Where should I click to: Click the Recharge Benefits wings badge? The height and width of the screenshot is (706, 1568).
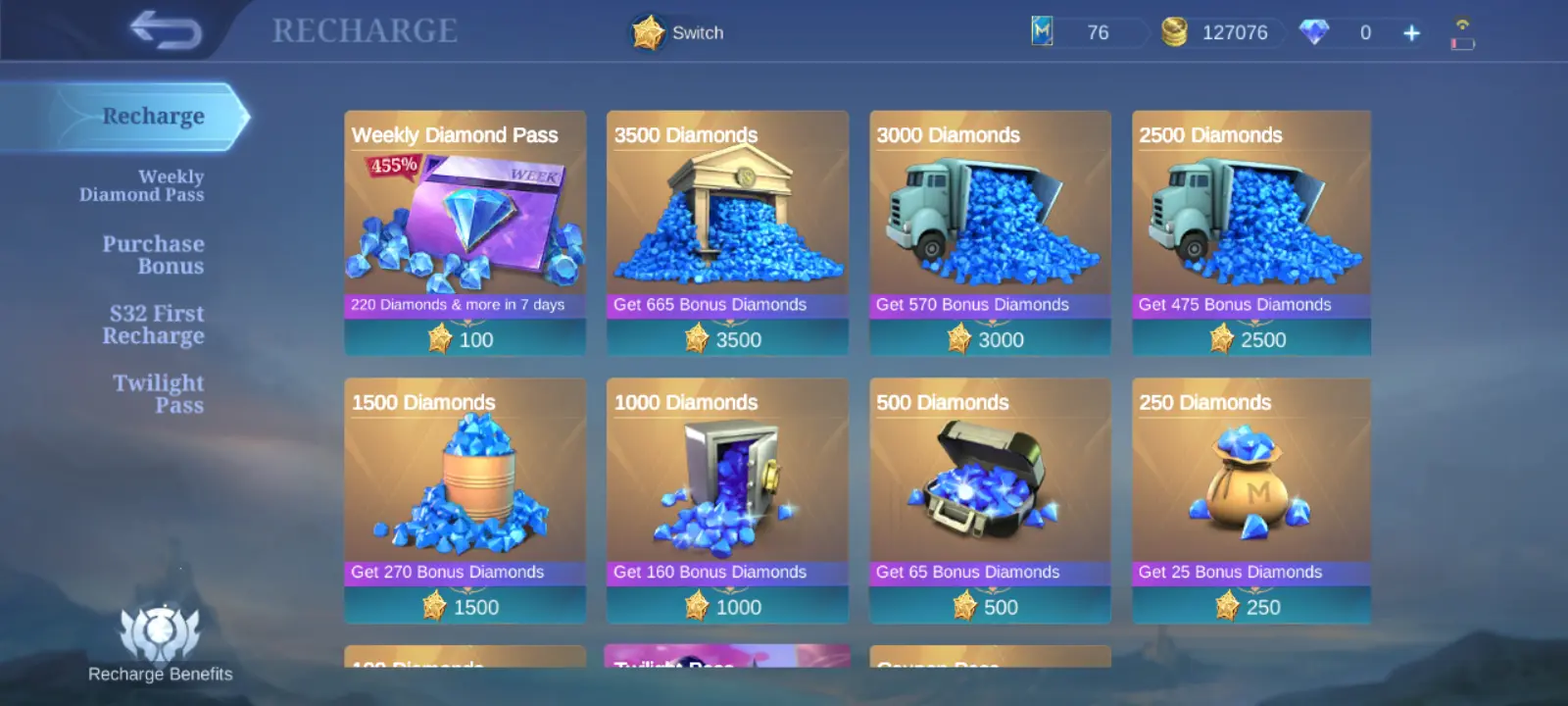(160, 632)
